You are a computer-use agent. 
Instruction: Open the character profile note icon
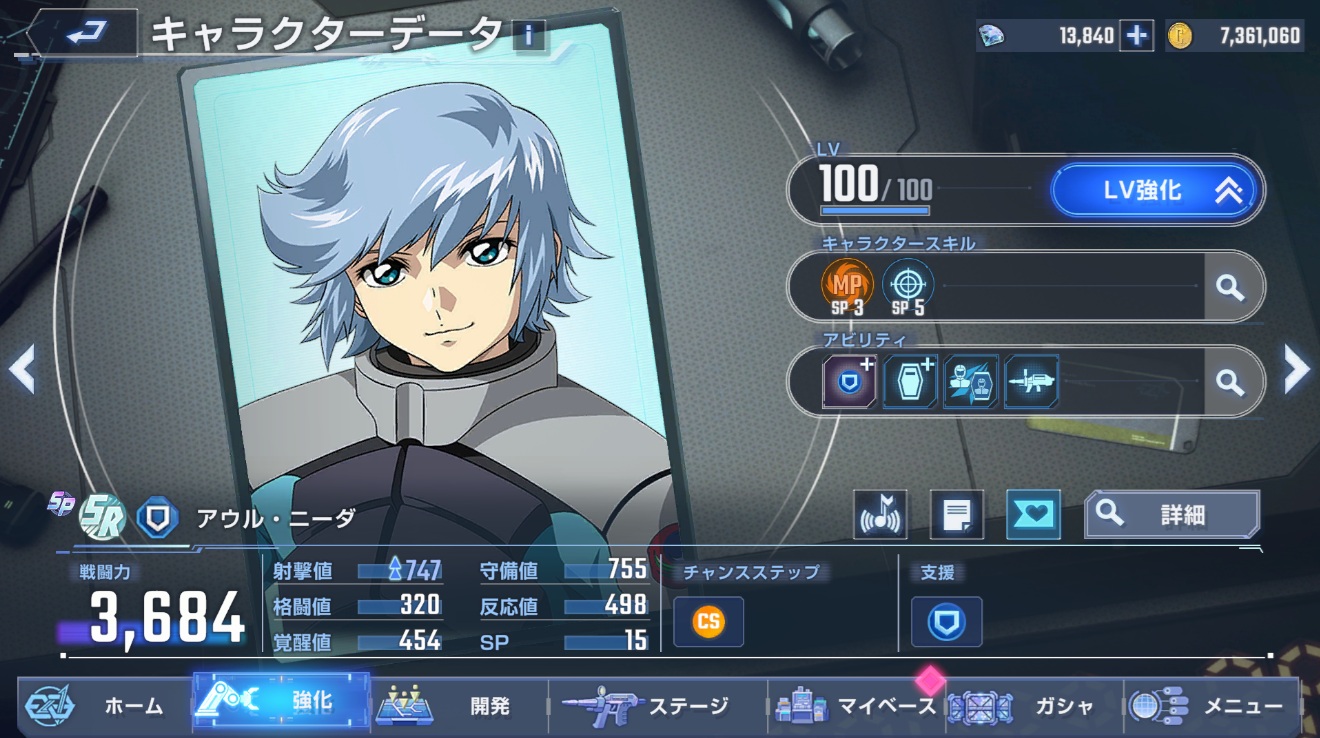(x=956, y=515)
